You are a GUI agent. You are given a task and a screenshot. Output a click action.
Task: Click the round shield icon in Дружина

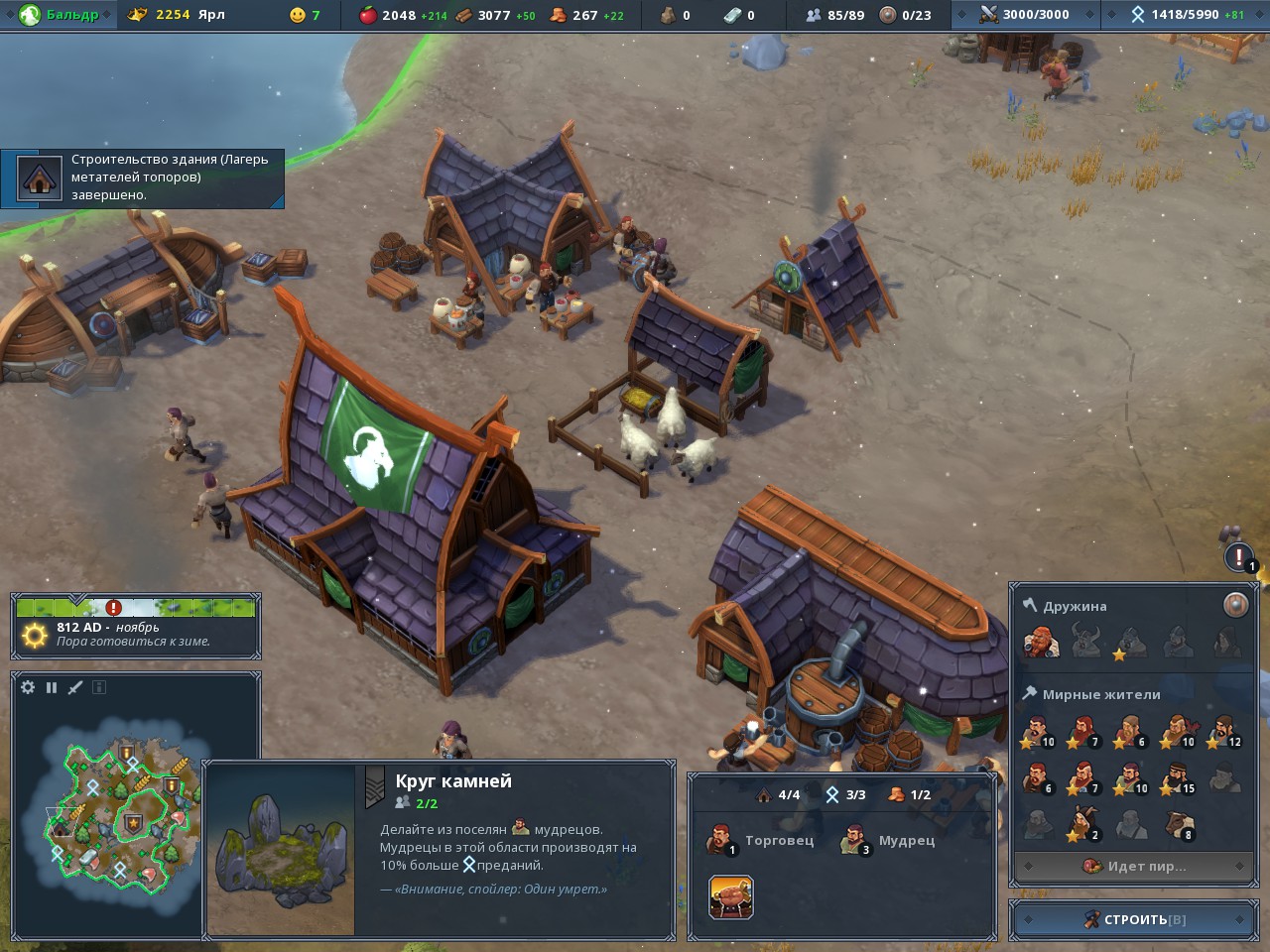(1235, 605)
